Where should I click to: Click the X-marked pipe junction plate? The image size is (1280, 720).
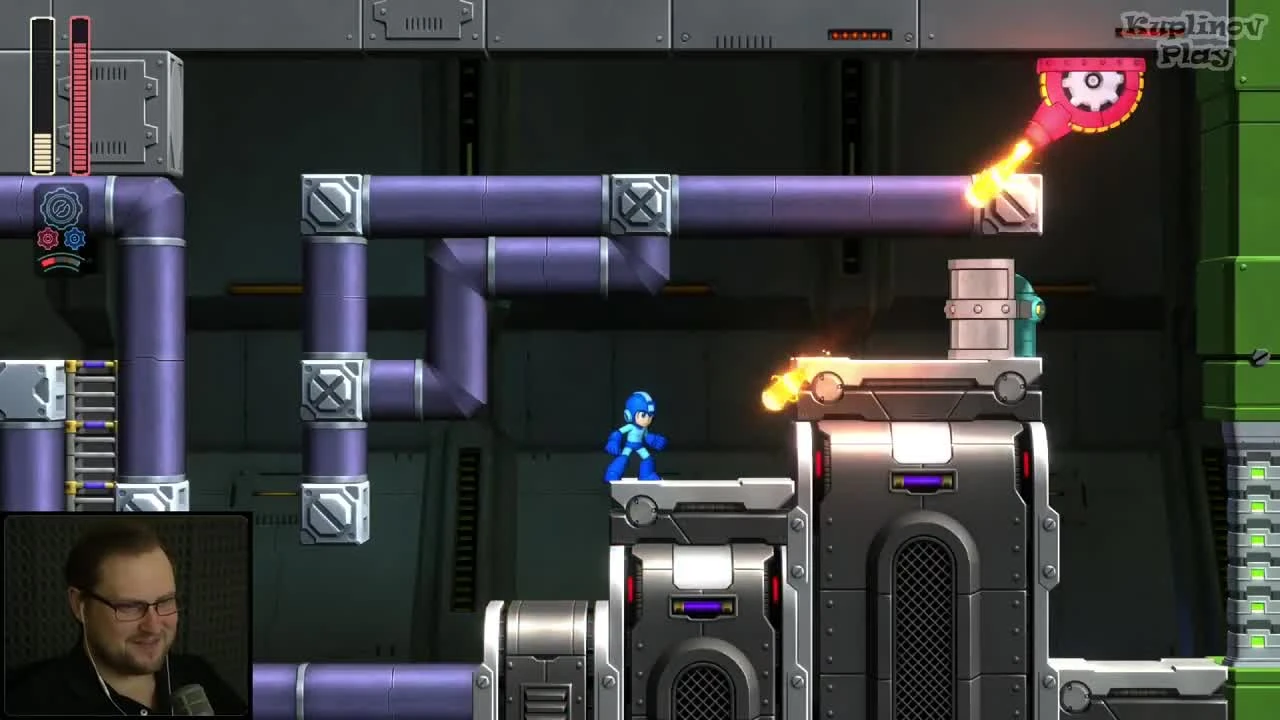click(638, 202)
